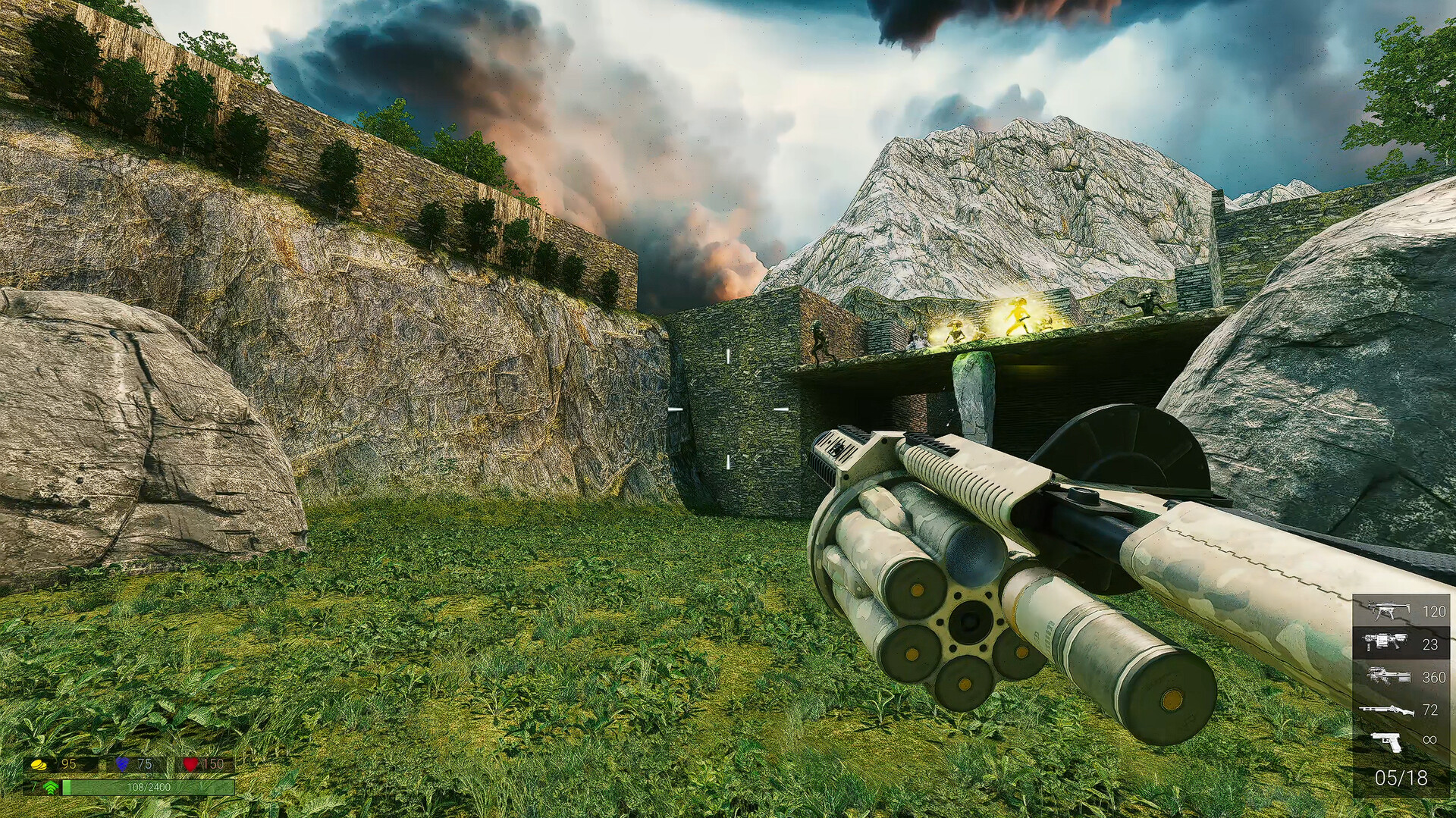This screenshot has width=1456, height=818.
Task: Click the ammo count reading 360
Action: click(1433, 677)
